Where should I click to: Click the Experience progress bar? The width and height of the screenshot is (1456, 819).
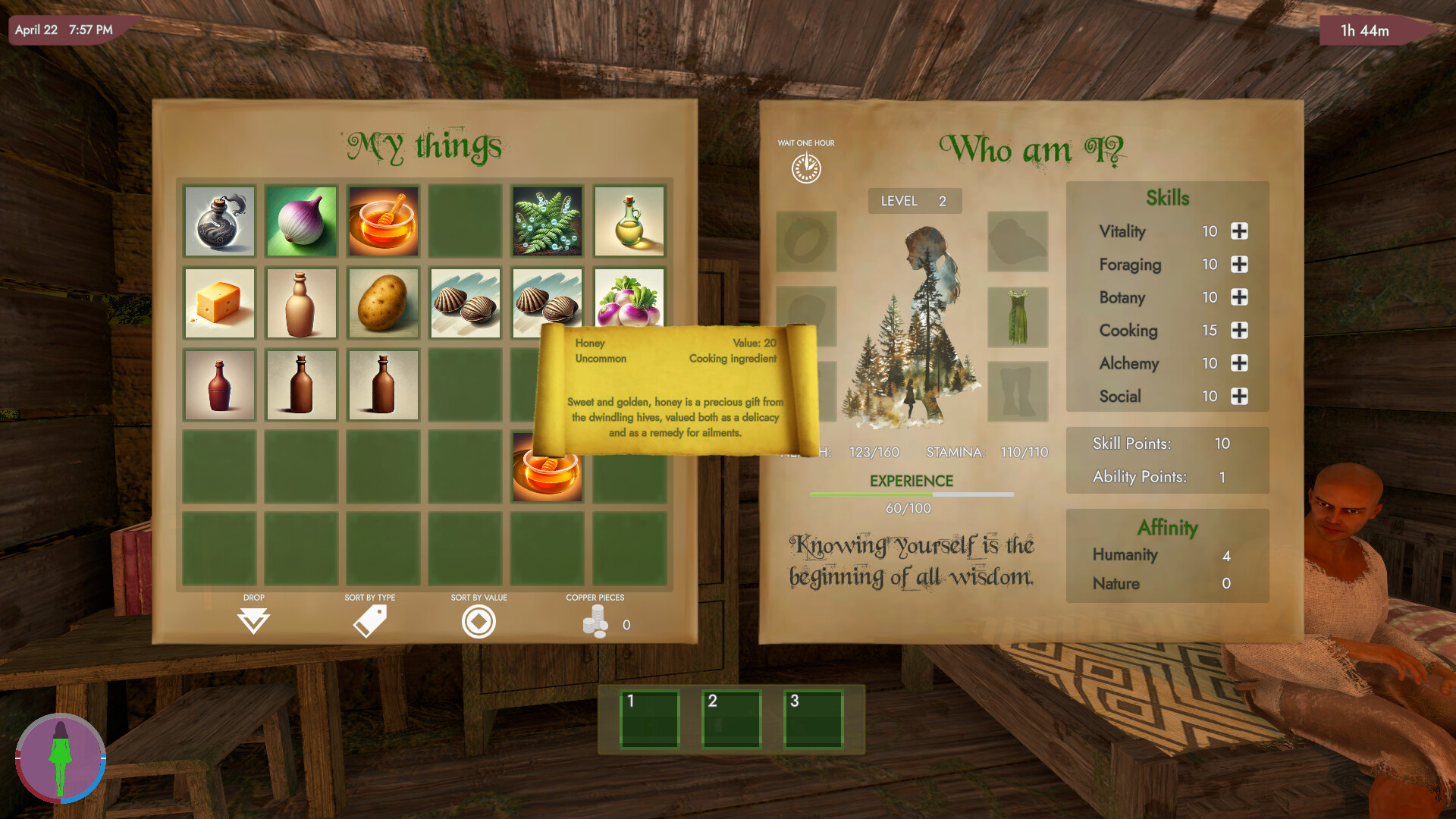coord(912,494)
